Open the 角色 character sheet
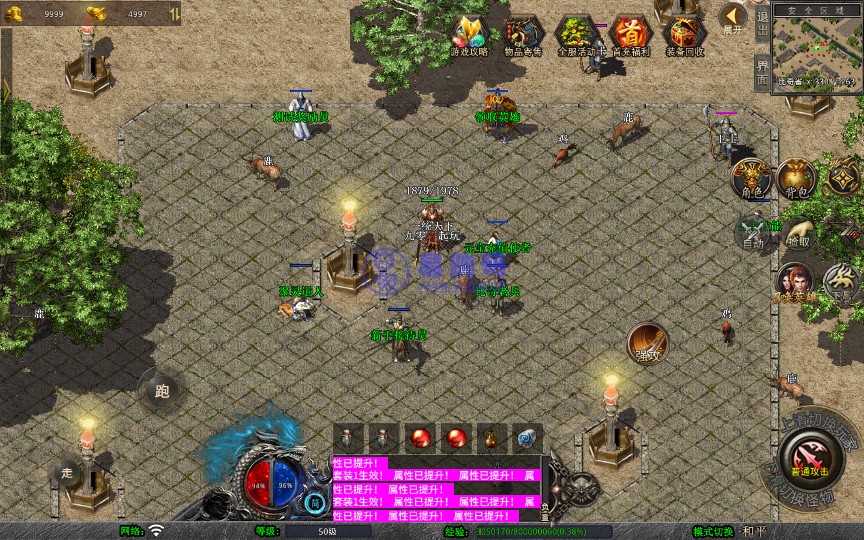 [752, 179]
